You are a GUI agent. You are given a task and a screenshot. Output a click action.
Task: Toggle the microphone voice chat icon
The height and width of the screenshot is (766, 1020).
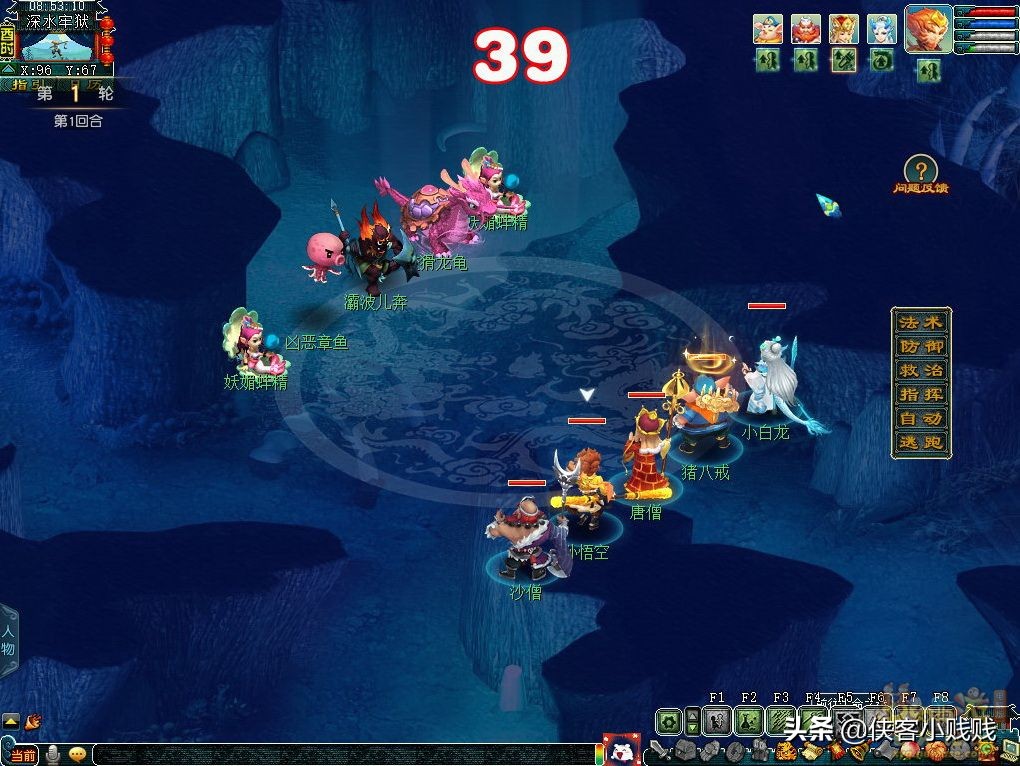click(53, 754)
